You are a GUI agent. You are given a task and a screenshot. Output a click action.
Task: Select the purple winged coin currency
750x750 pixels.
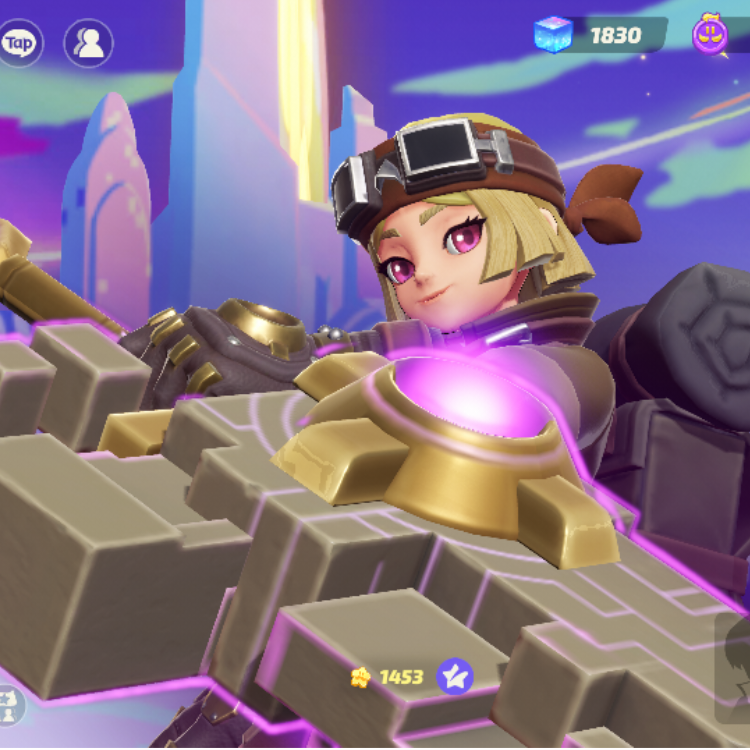point(710,35)
